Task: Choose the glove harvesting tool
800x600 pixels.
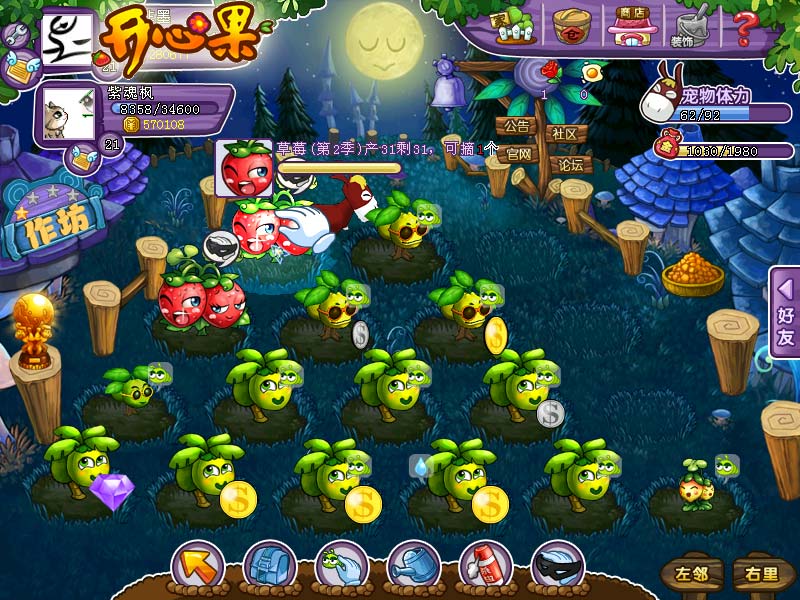Action: click(340, 565)
